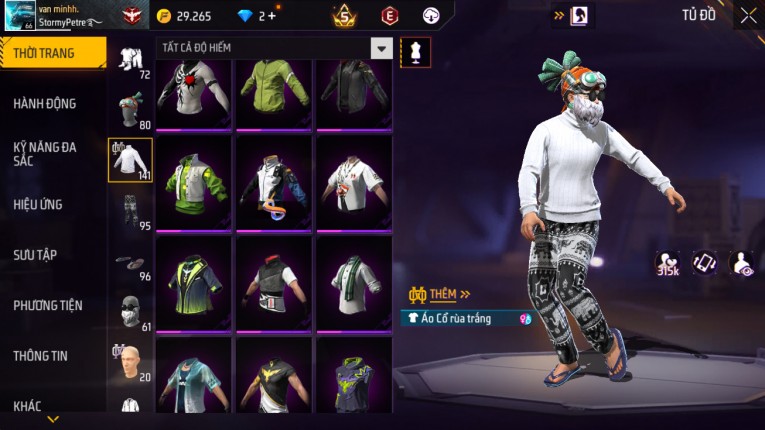
Task: Choose the pants subcategory with 95 items
Action: click(x=130, y=211)
